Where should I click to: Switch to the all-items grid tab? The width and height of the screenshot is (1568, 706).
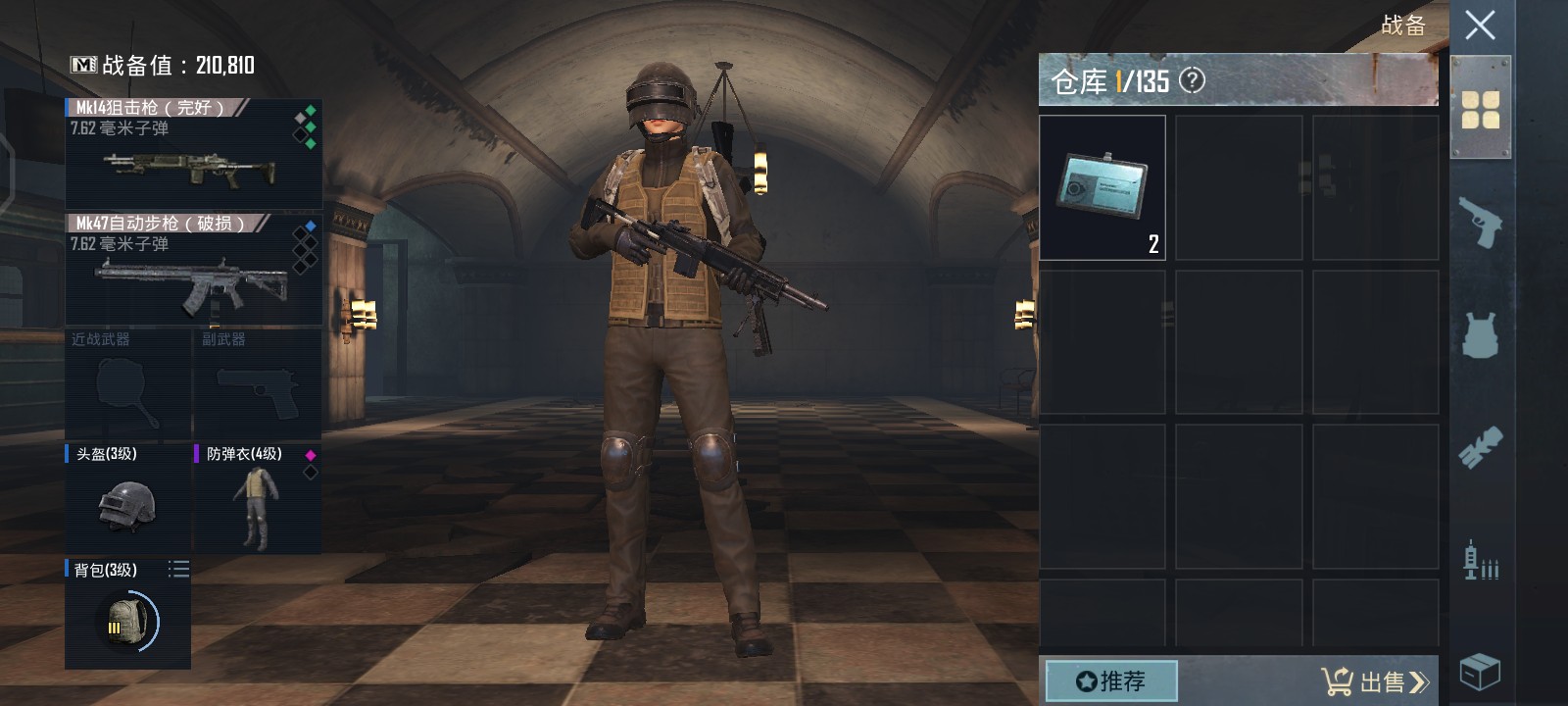(x=1480, y=110)
